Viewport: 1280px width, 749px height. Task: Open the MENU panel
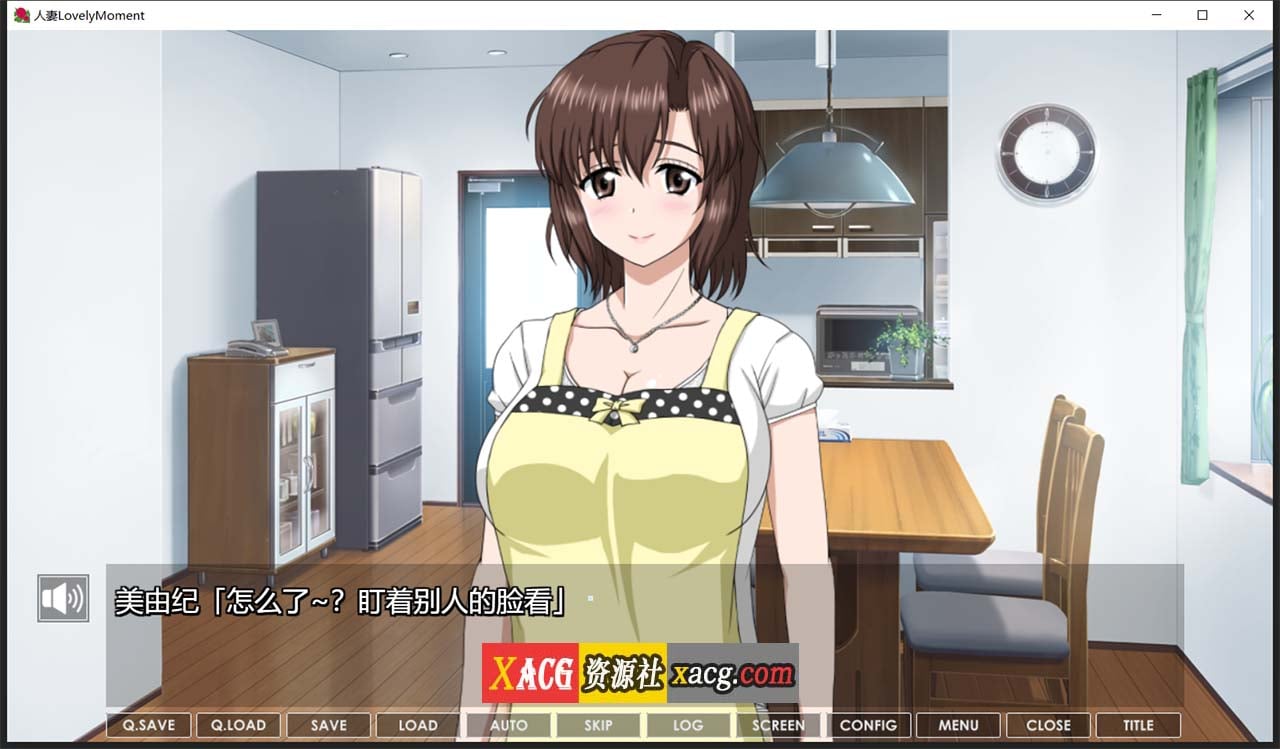tap(958, 725)
